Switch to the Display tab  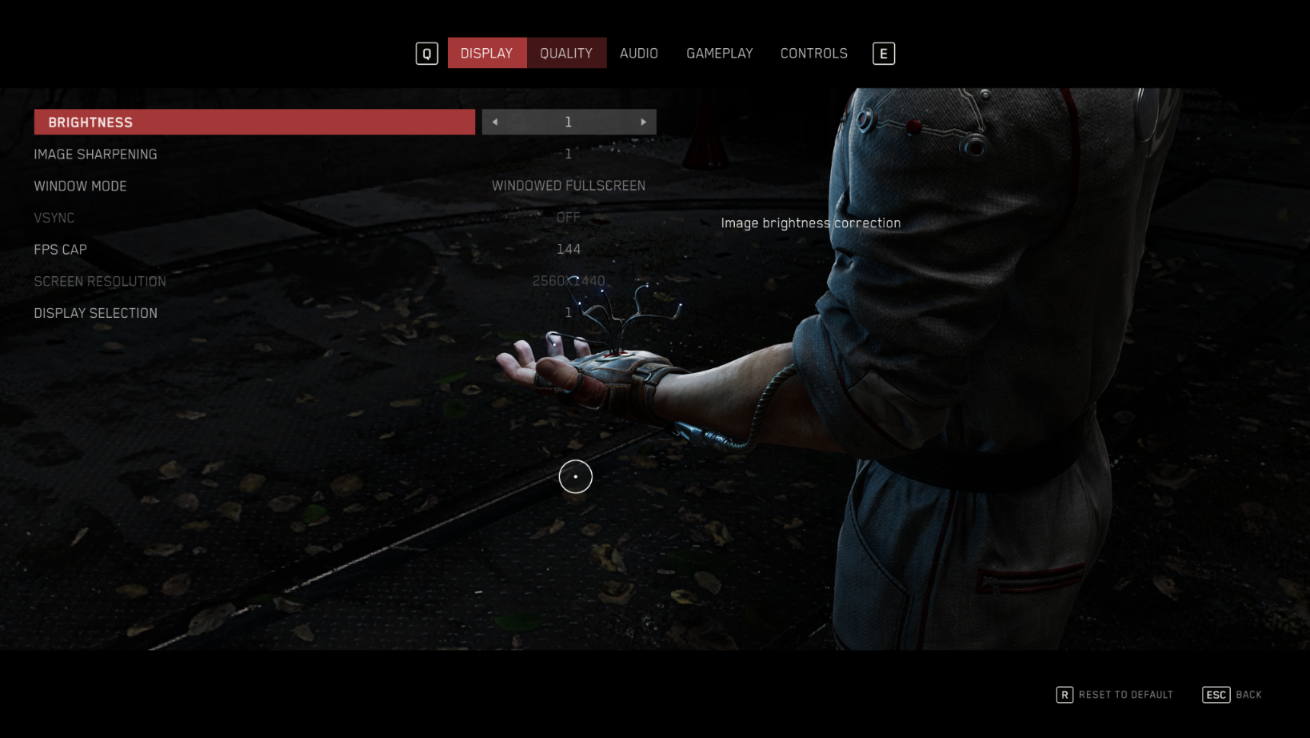tap(487, 53)
